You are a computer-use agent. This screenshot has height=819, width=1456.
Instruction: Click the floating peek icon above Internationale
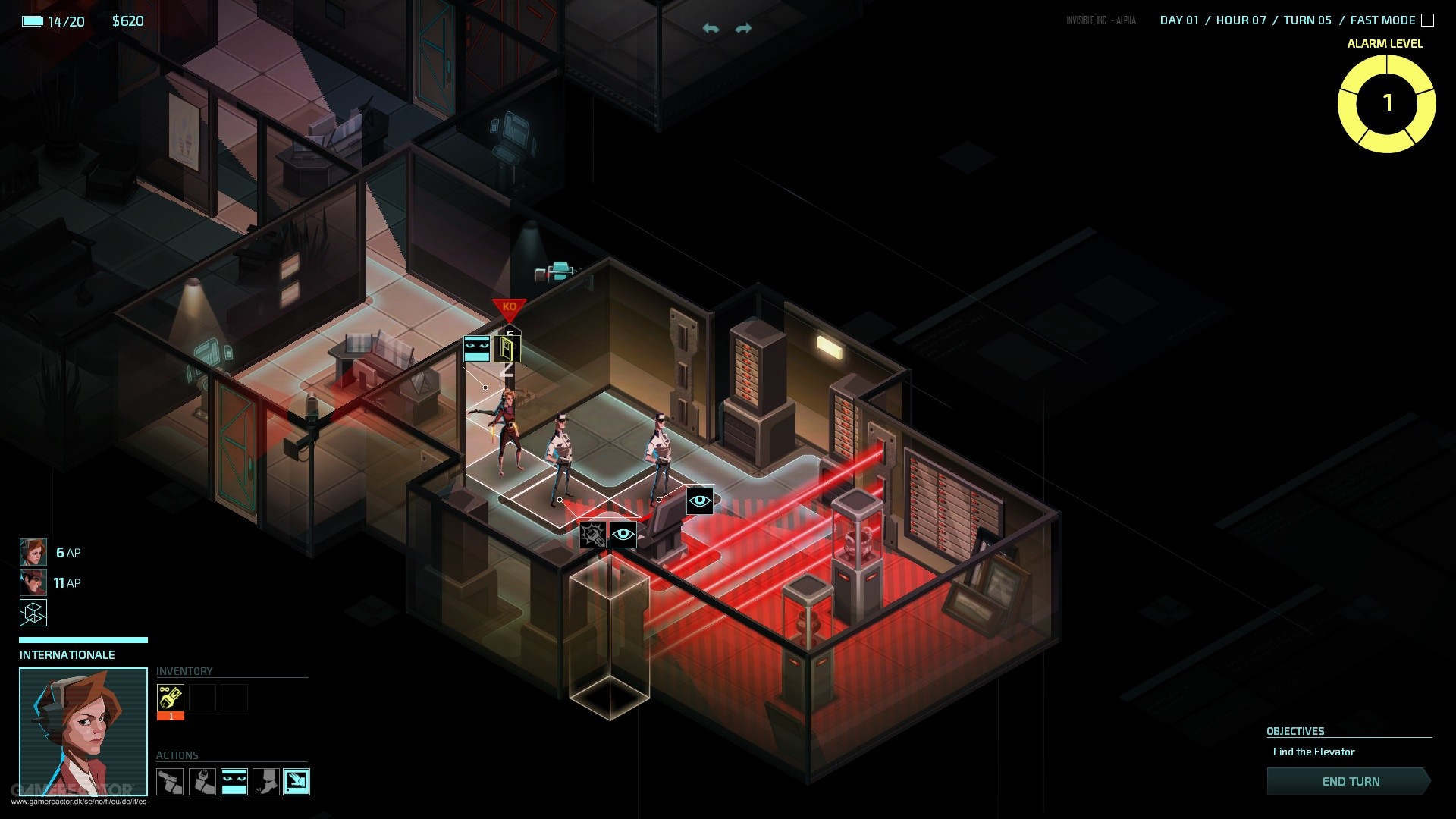pyautogui.click(x=477, y=349)
